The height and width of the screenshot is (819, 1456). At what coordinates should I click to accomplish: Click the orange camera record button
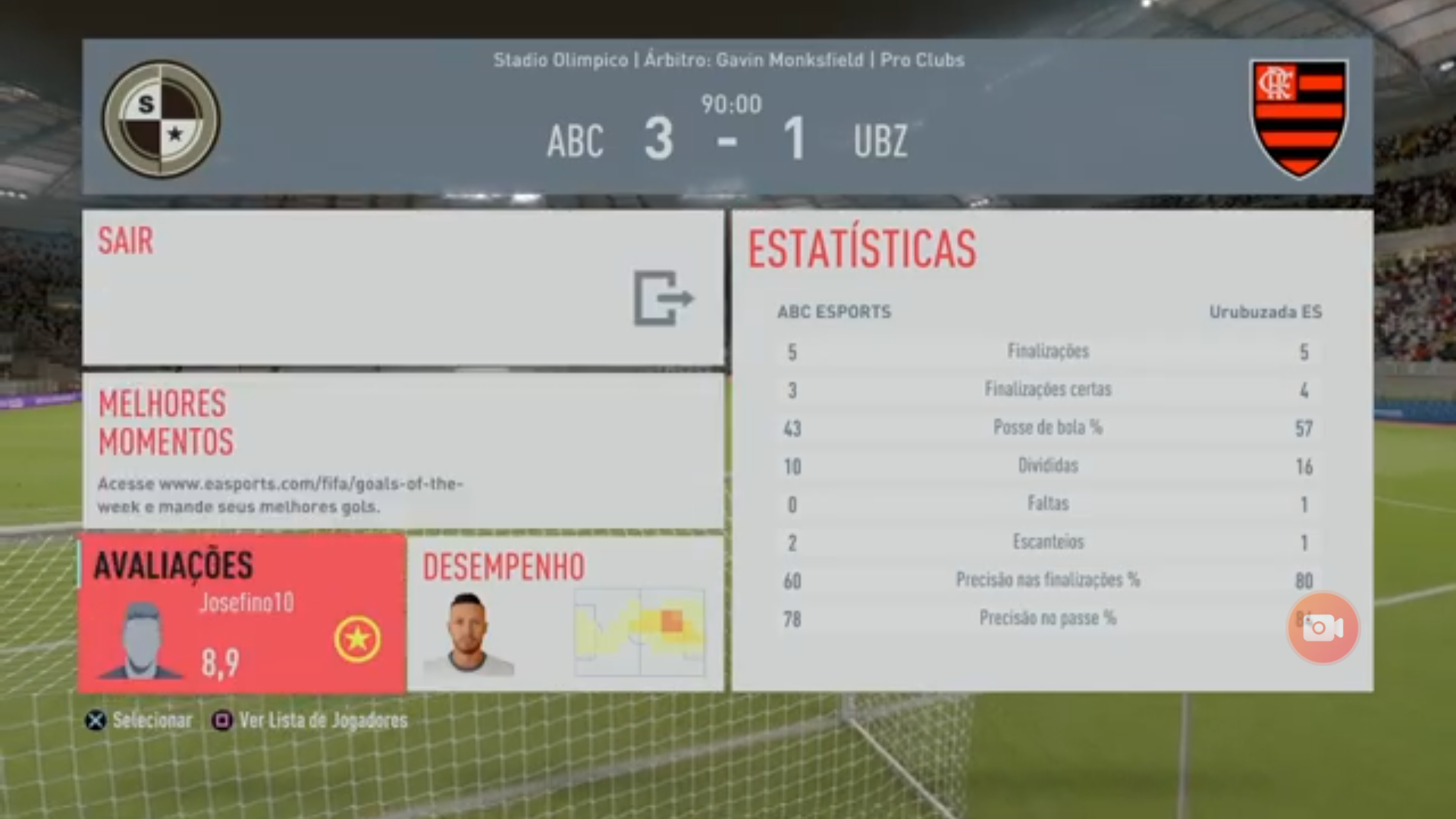pyautogui.click(x=1323, y=628)
